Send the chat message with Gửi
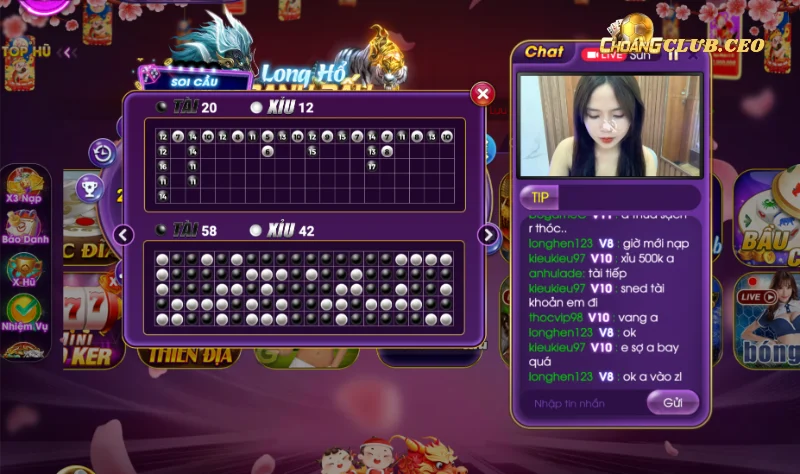 click(x=672, y=403)
